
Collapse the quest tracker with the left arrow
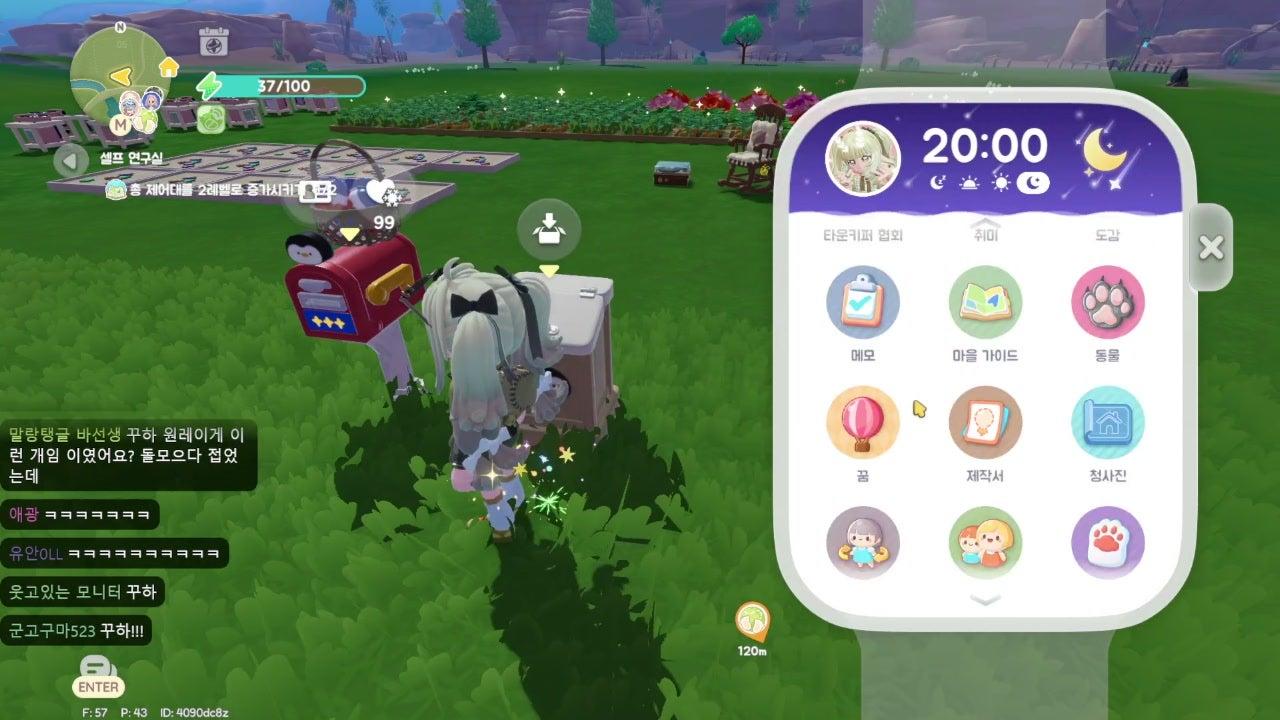[70, 160]
